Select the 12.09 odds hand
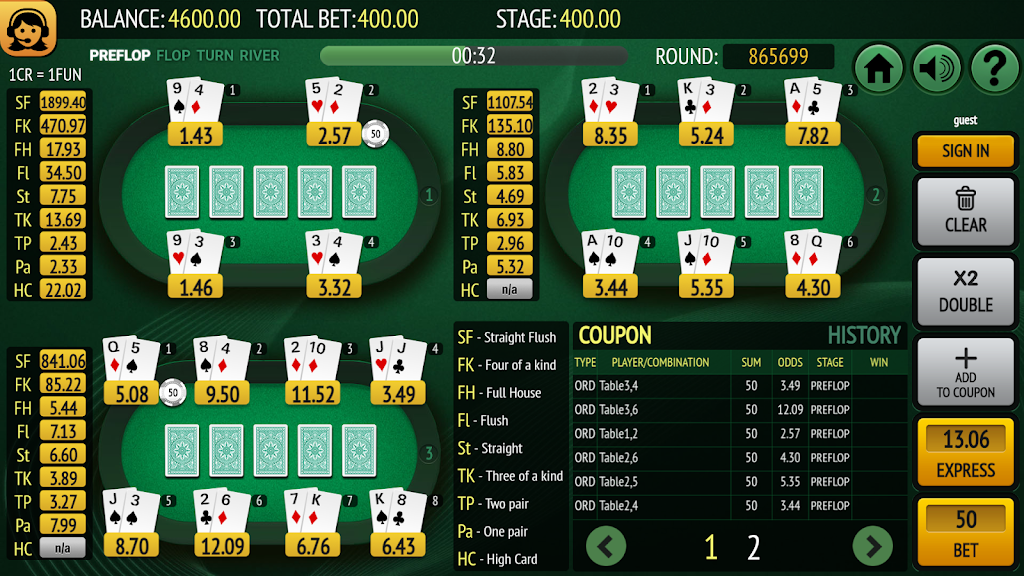The height and width of the screenshot is (576, 1024). (221, 546)
